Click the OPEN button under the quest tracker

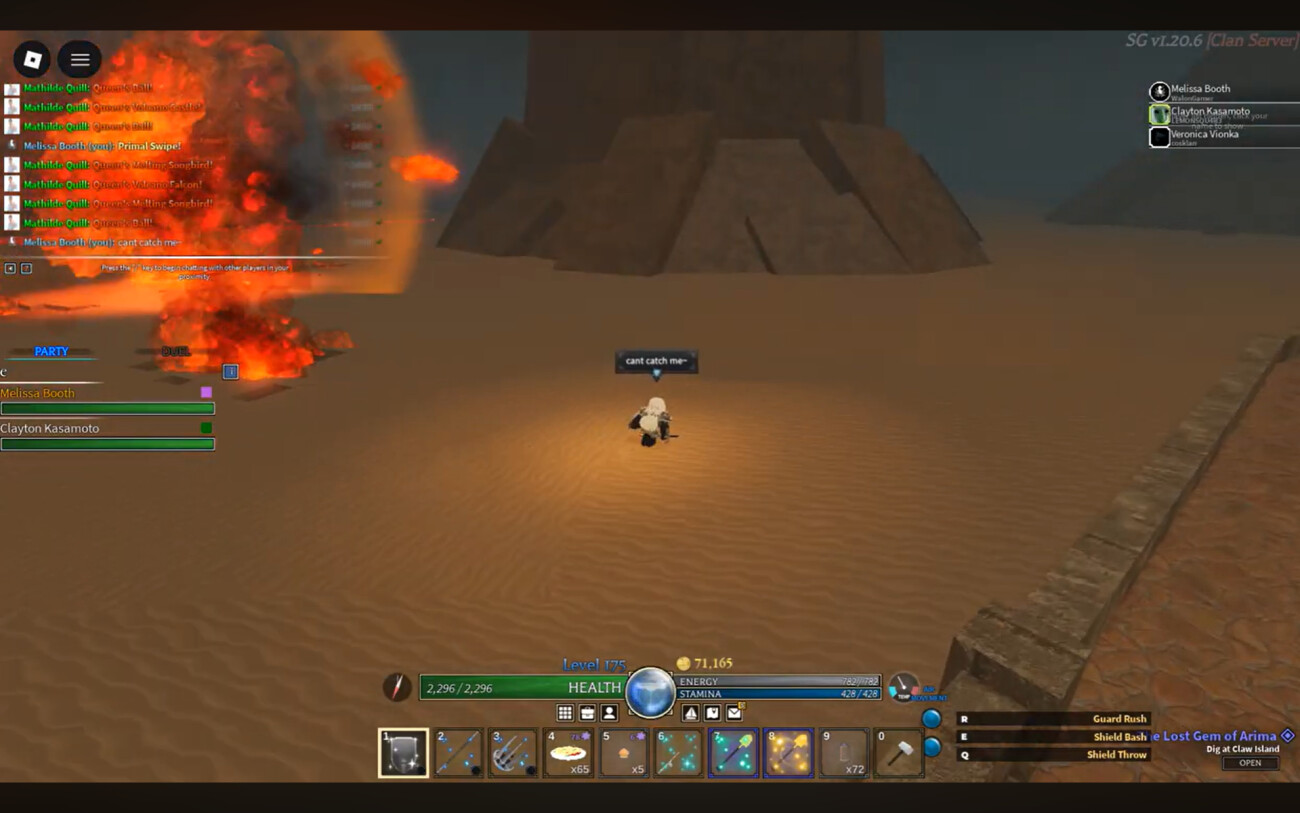click(1250, 763)
